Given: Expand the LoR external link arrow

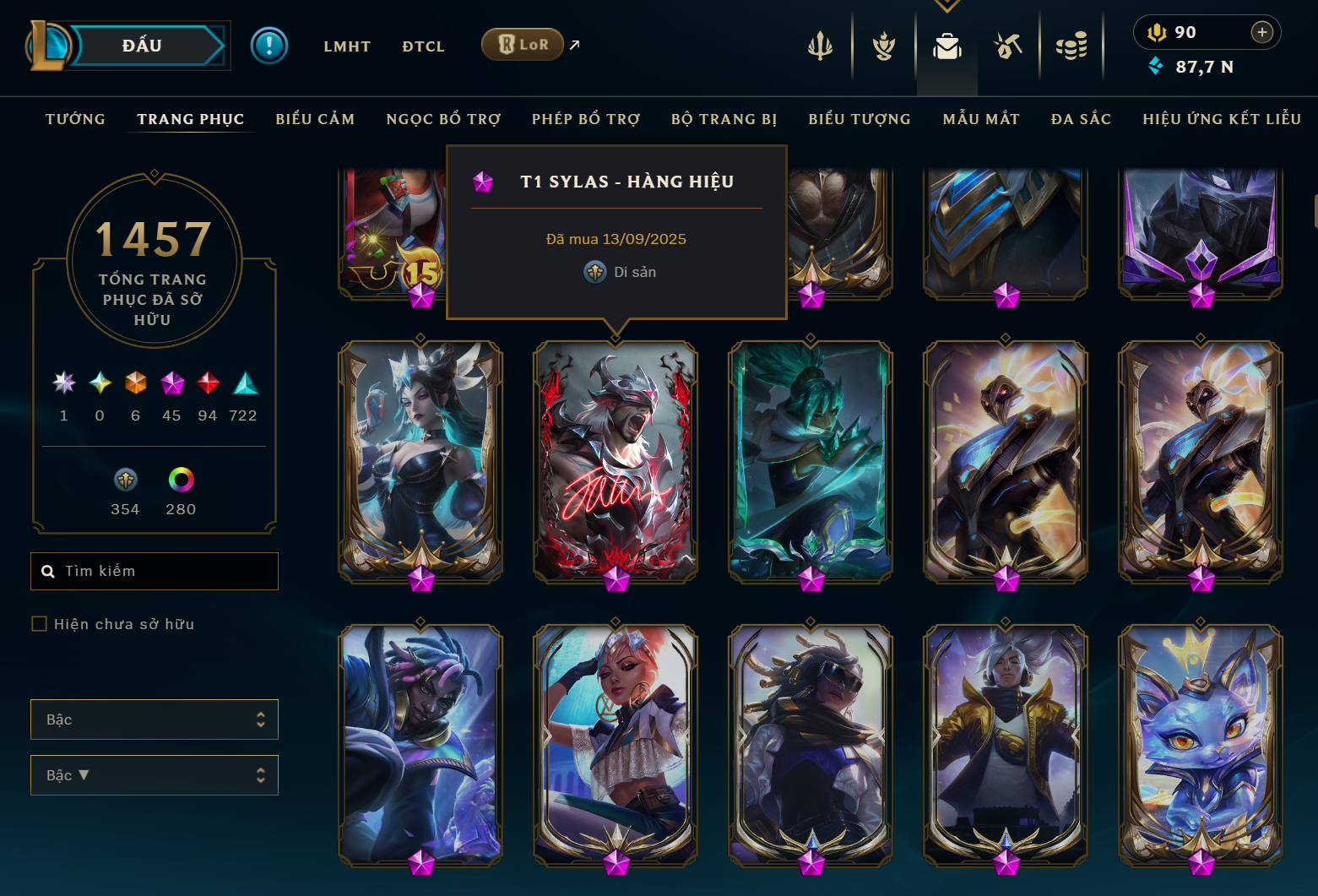Looking at the screenshot, I should (x=573, y=44).
